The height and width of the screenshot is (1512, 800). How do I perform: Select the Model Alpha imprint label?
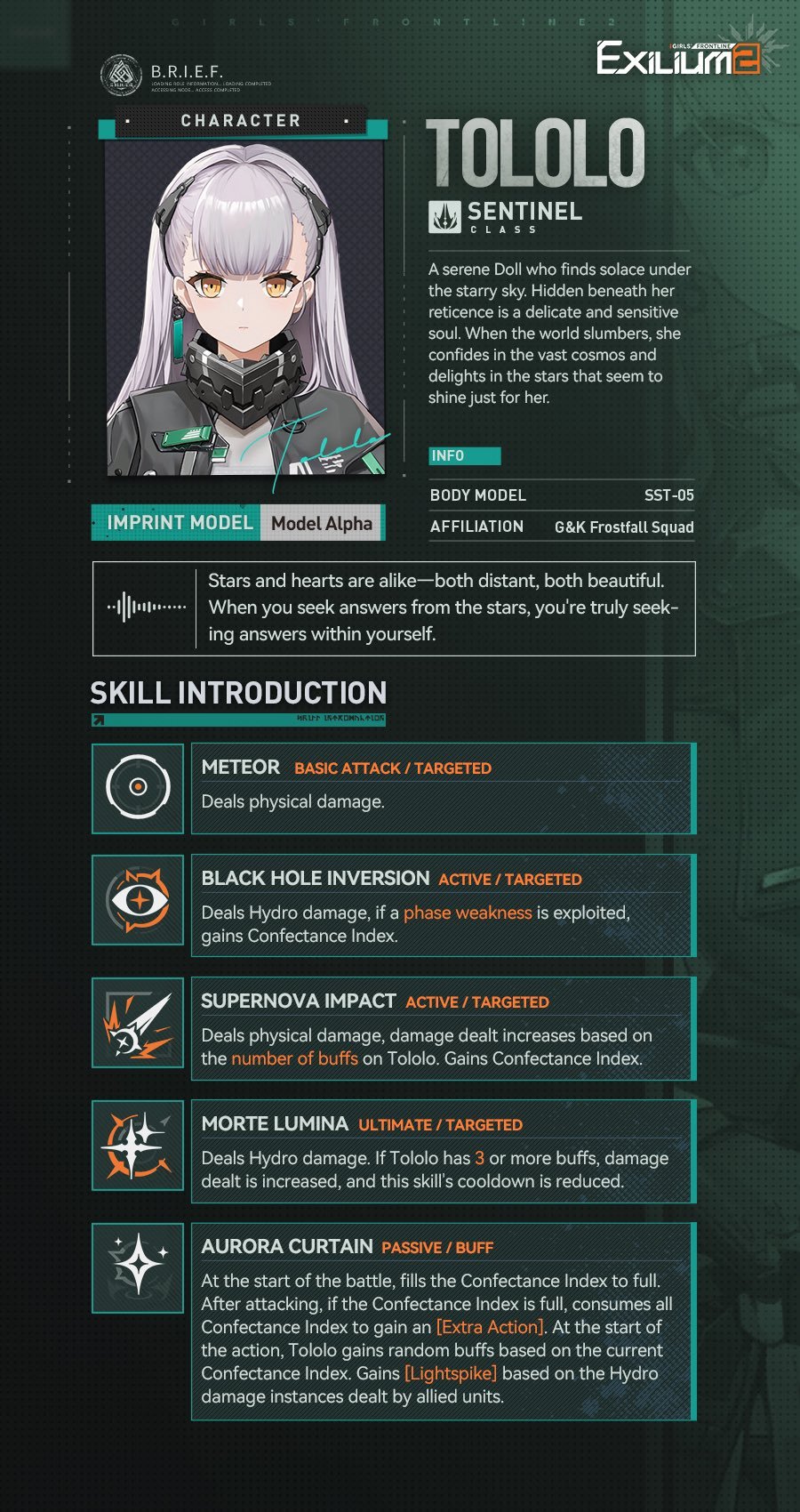pos(322,523)
